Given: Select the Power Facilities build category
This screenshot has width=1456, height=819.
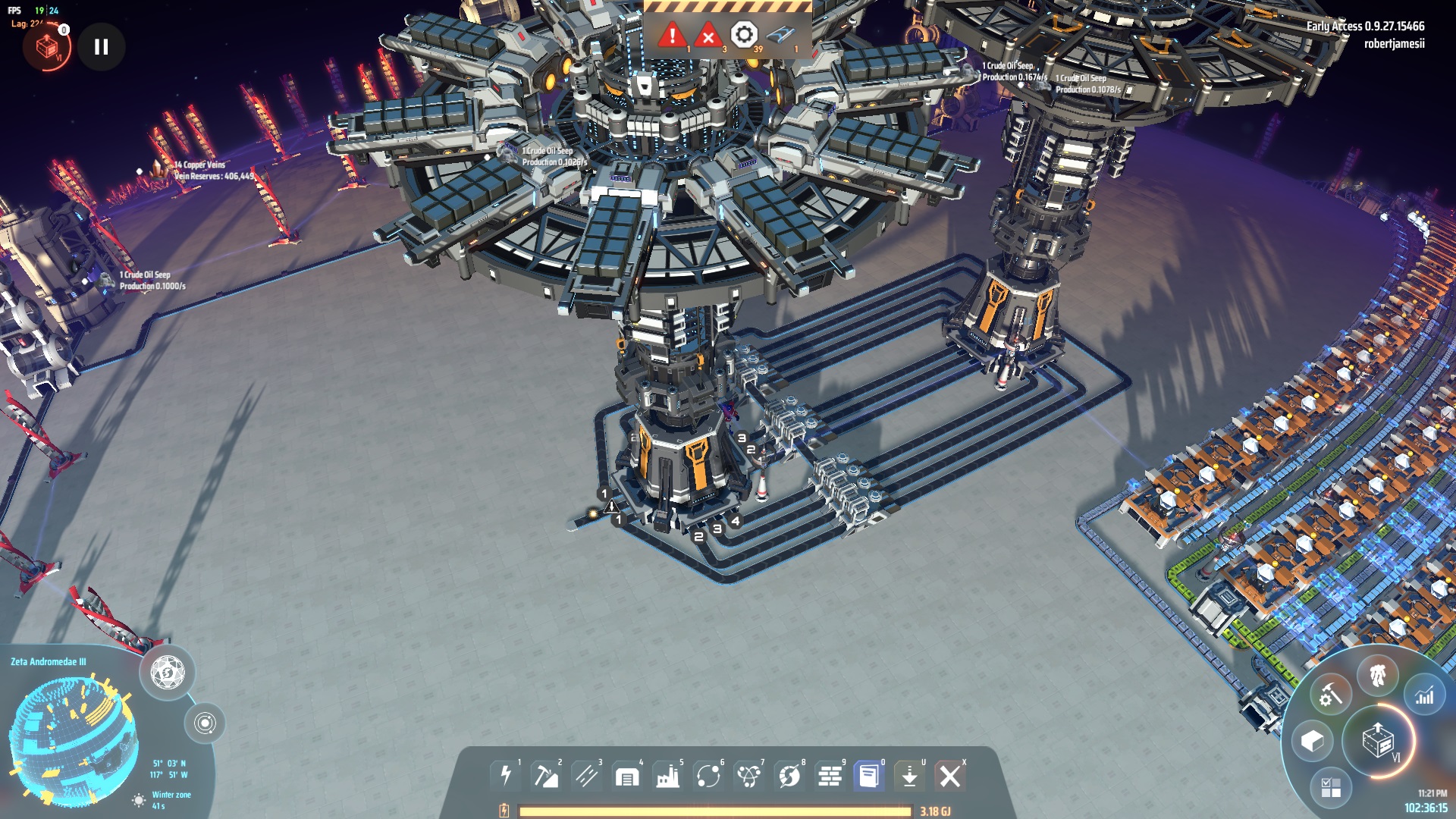Looking at the screenshot, I should click(x=507, y=777).
